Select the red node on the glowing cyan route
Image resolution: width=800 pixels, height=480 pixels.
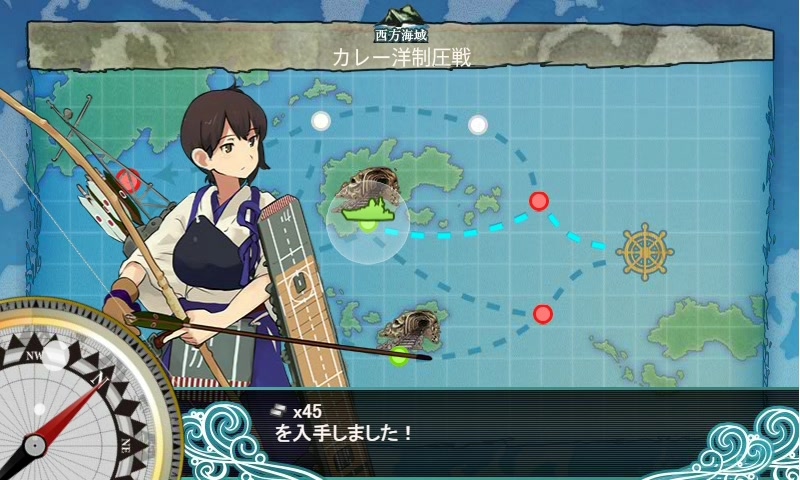[x=539, y=201]
